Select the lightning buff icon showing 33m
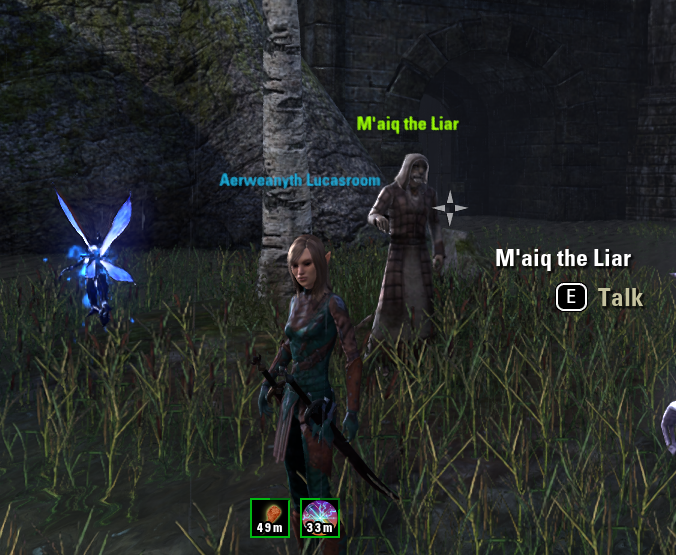676x555 pixels. point(320,517)
